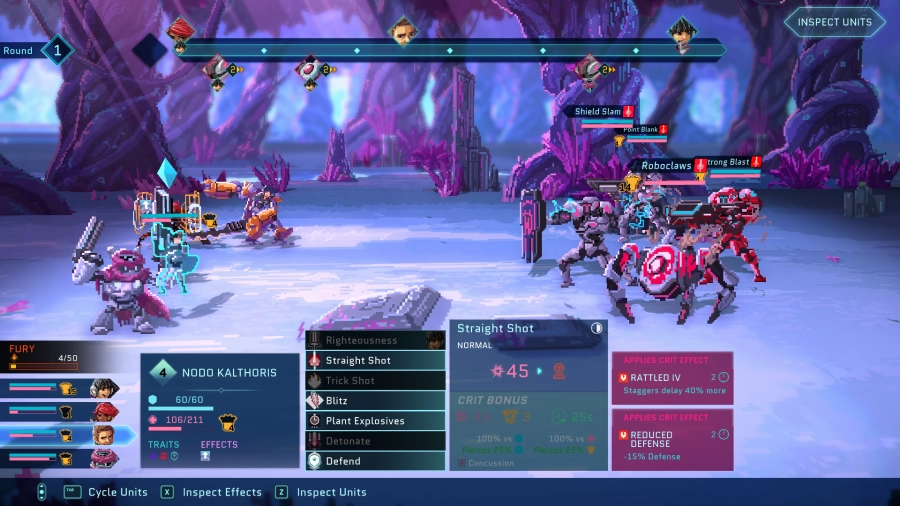
Task: Select Plant Explosives from the ability list
Action: tap(375, 420)
